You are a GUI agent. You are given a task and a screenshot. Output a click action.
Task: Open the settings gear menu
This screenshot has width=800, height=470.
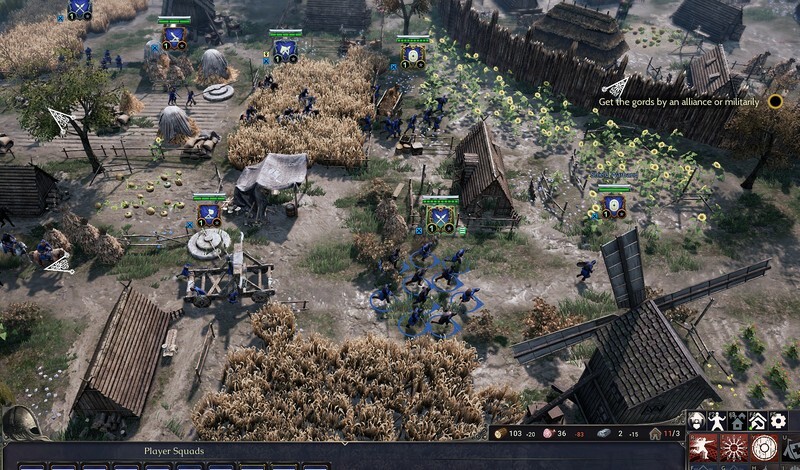point(778,421)
